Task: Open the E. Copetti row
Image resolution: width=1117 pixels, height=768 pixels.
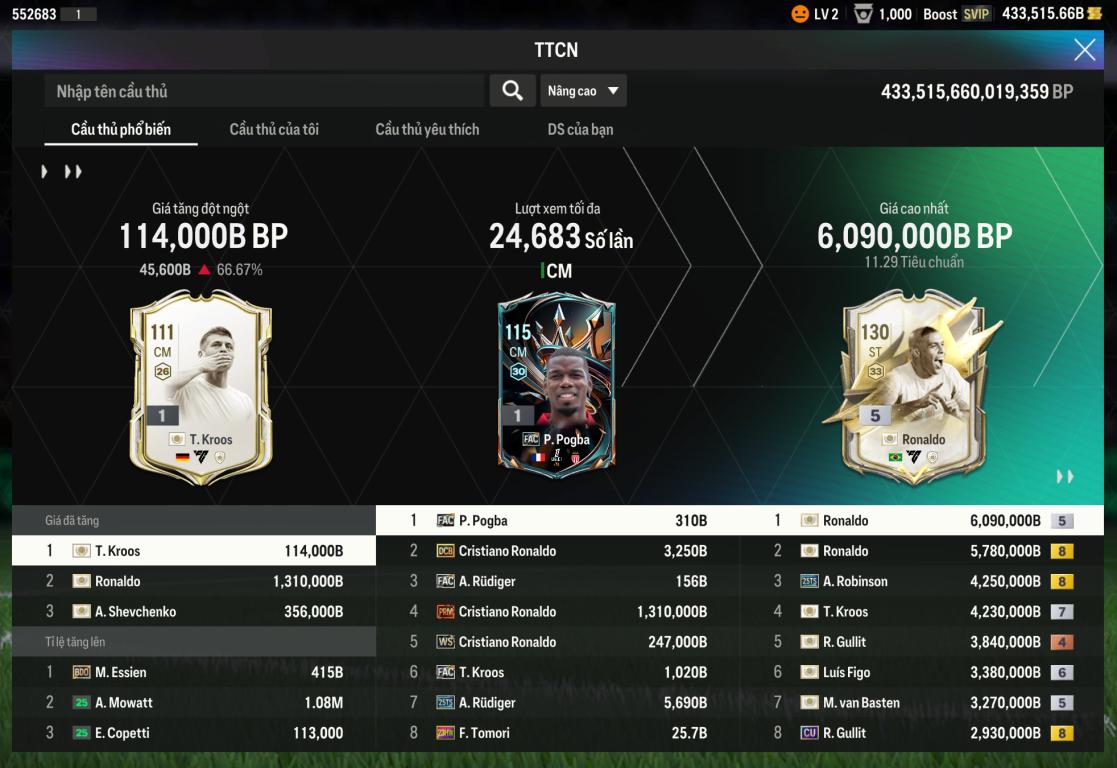Action: (x=194, y=733)
